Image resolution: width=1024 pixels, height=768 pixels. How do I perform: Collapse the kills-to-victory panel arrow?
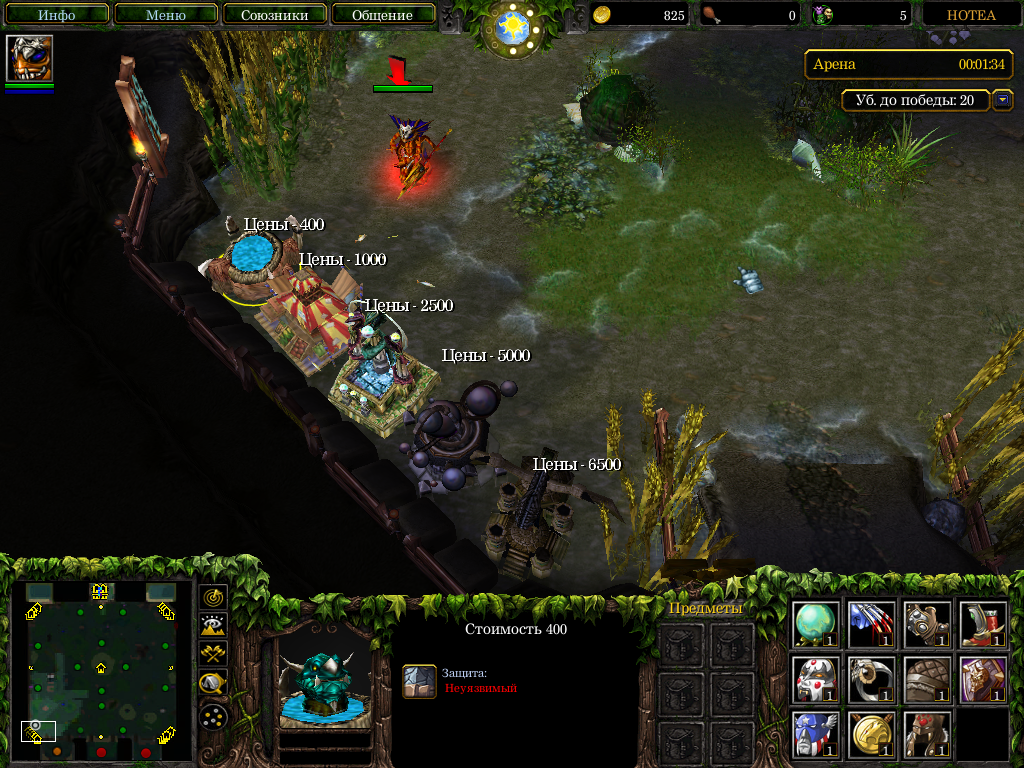pyautogui.click(x=1003, y=100)
